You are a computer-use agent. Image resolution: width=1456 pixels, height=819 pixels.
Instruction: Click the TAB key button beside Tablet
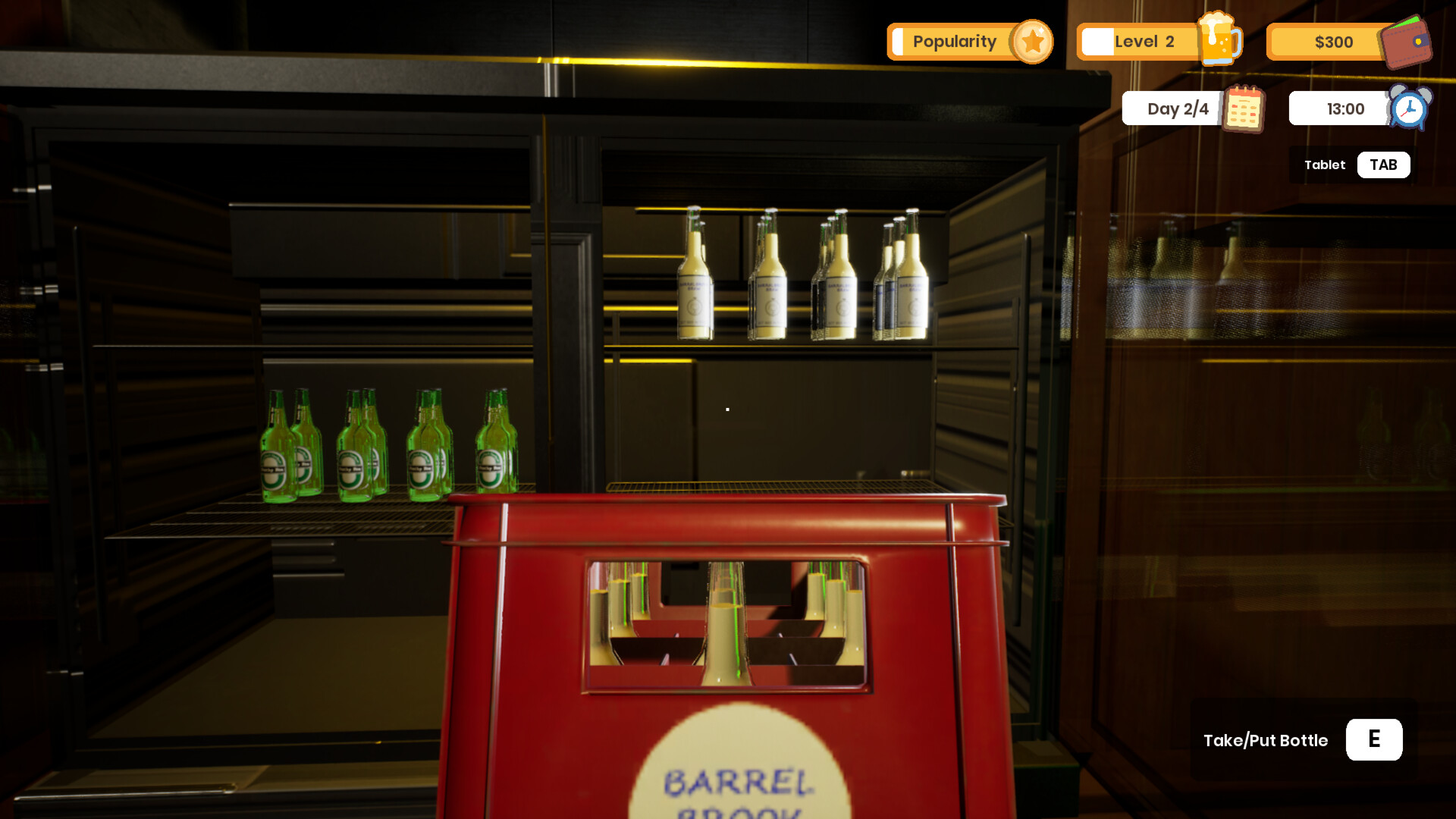[1383, 165]
